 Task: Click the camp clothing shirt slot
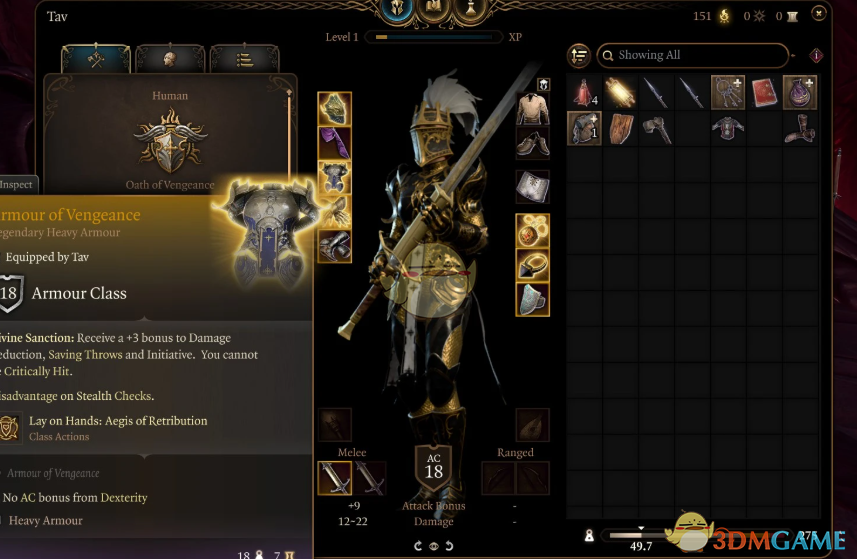tap(532, 108)
